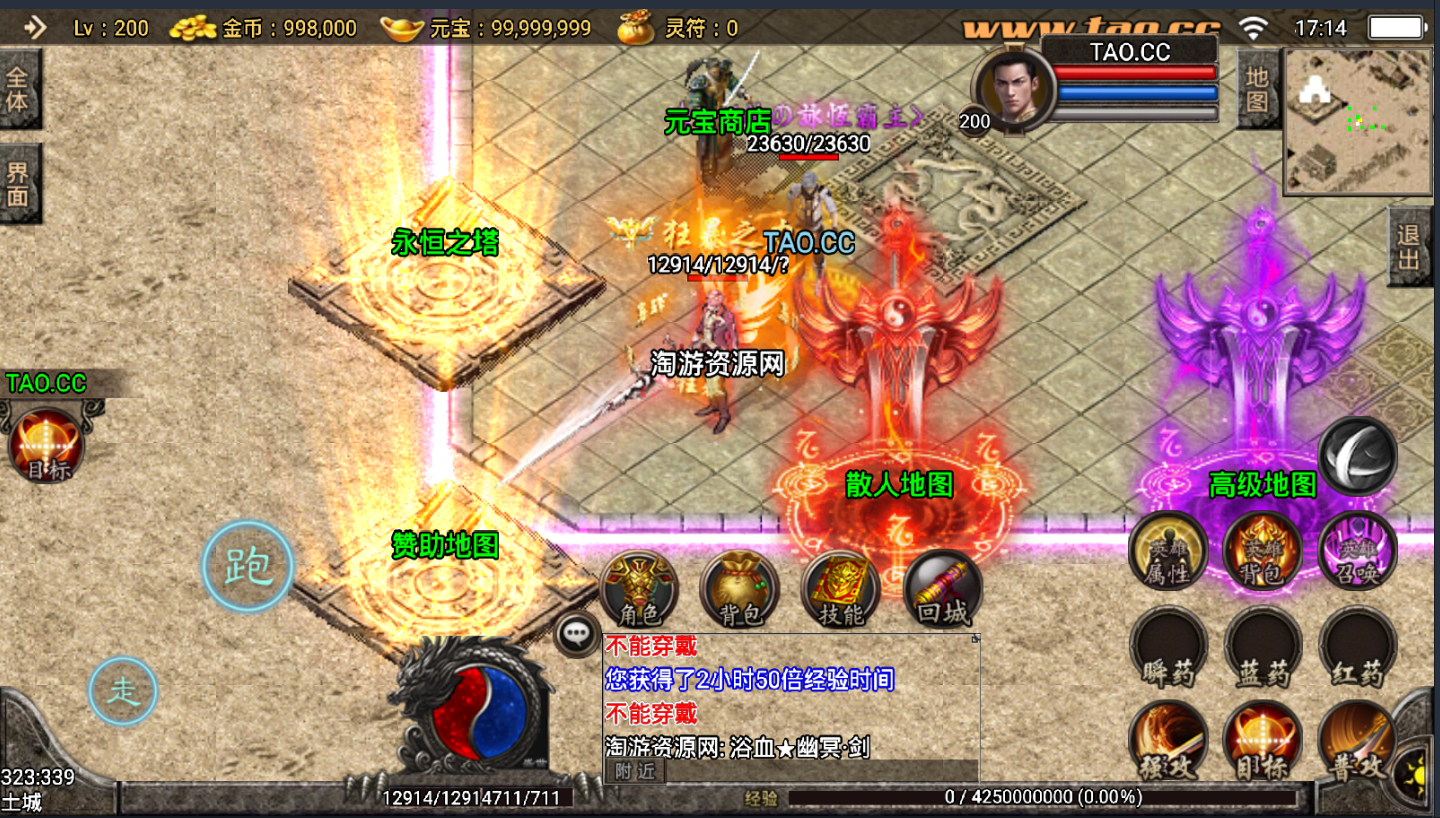Trigger the 普攻 normal attack button
The image size is (1440, 818).
1358,741
